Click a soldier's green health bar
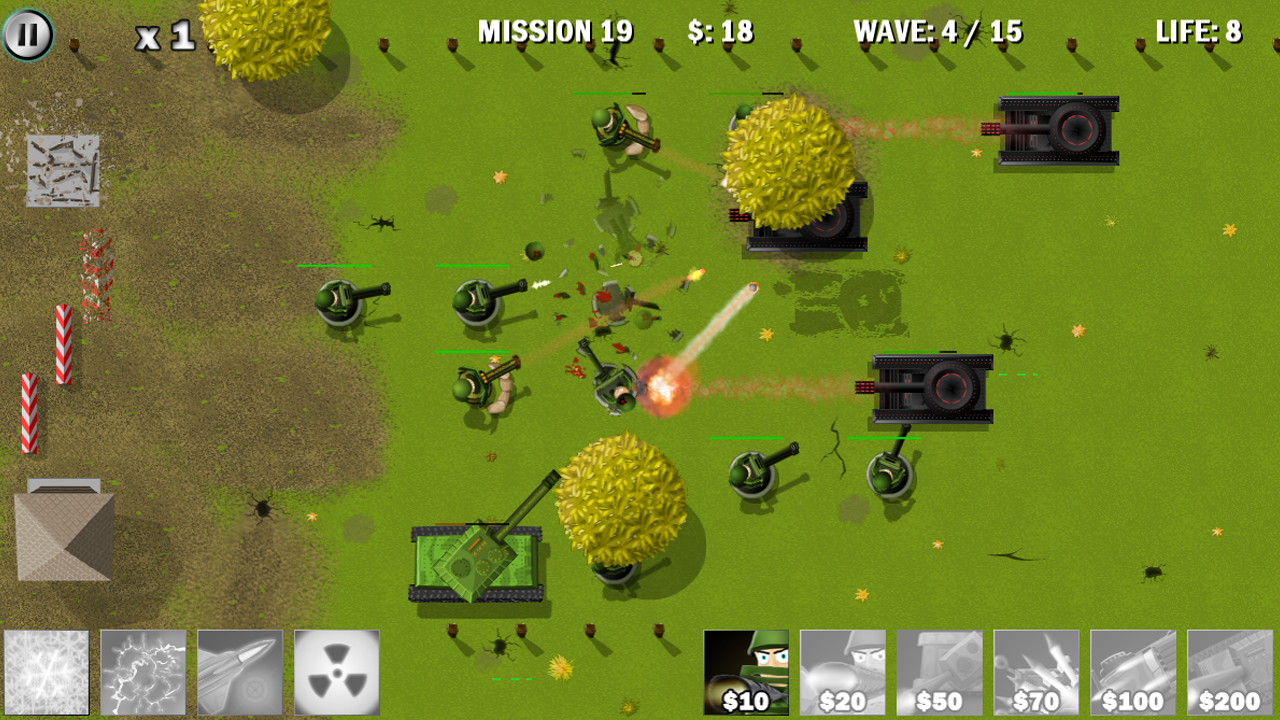The image size is (1280, 720). pos(335,267)
